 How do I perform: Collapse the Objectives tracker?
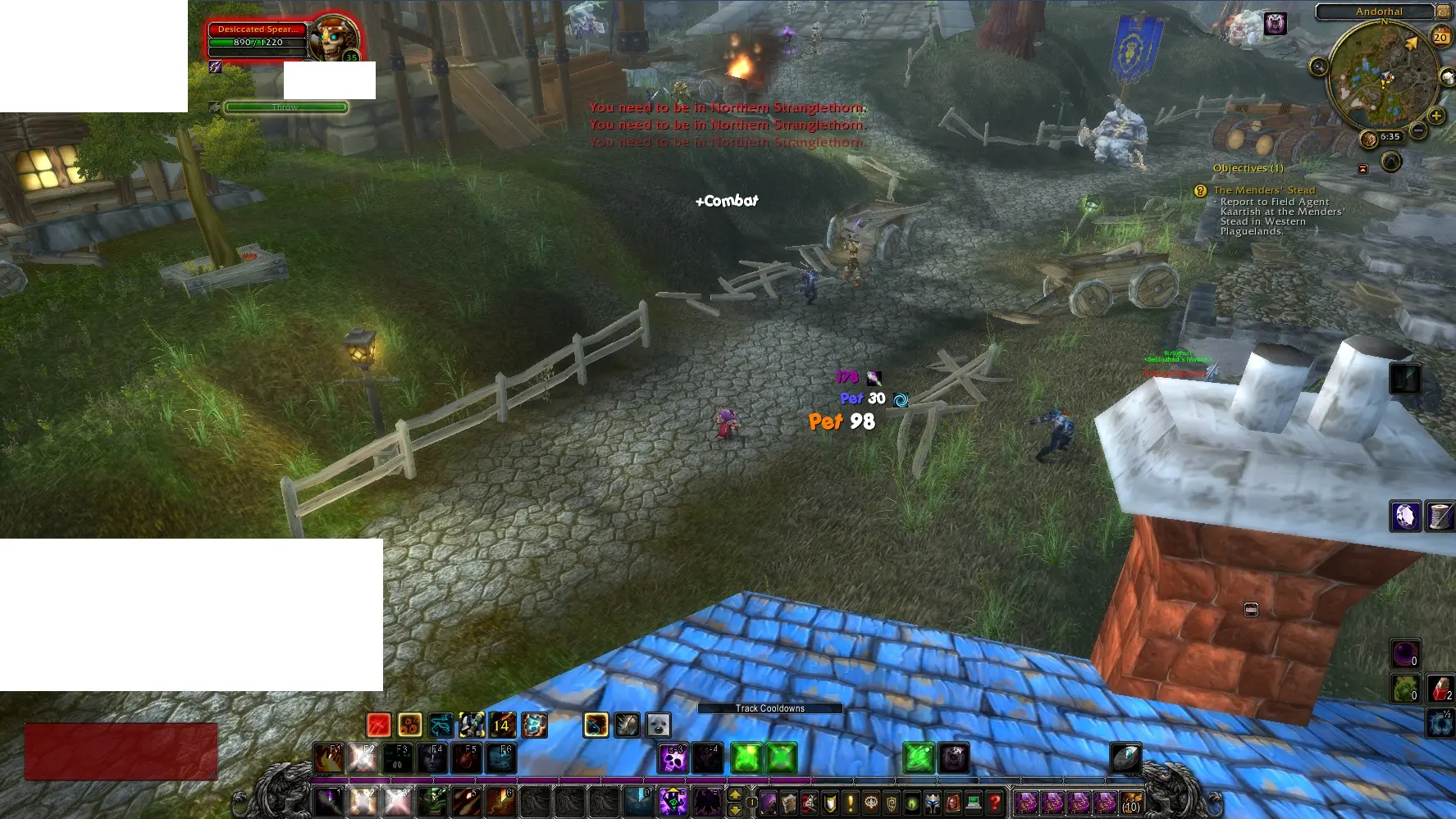1362,169
